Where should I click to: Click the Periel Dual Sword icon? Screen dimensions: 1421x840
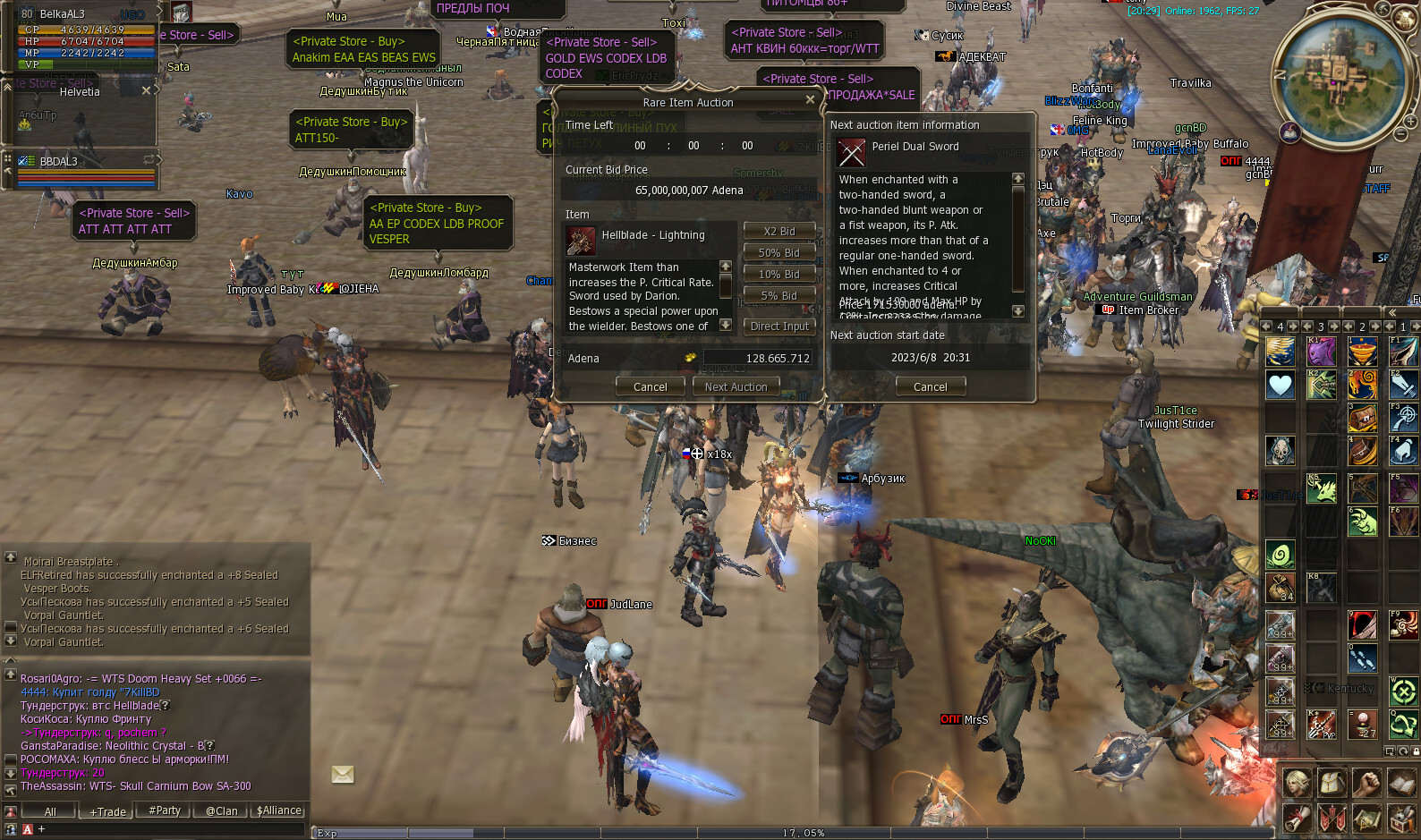coord(851,153)
